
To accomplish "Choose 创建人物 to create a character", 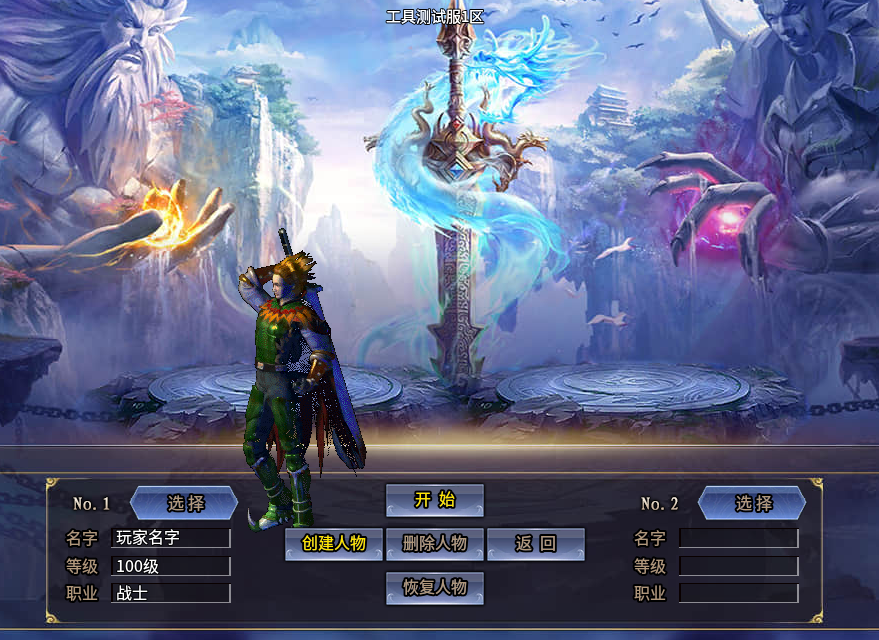I will [334, 544].
